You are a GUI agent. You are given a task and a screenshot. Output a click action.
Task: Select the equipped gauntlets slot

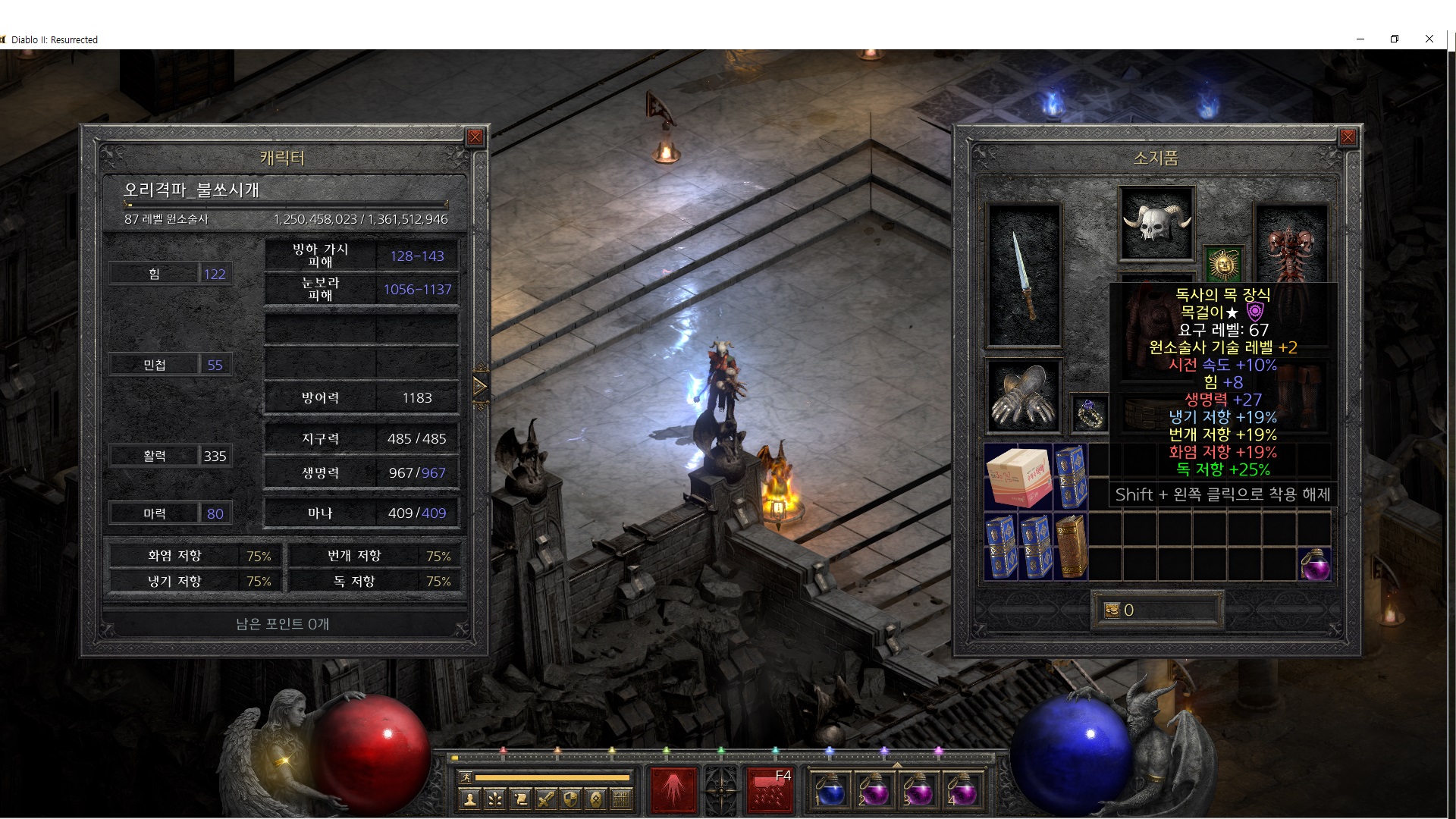pyautogui.click(x=1024, y=396)
